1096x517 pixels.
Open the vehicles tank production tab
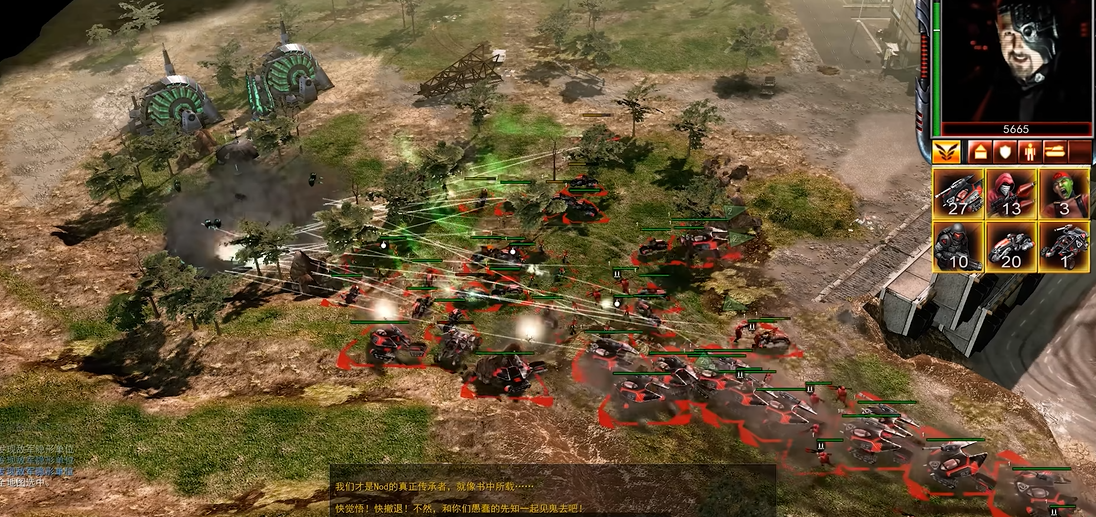[1055, 152]
